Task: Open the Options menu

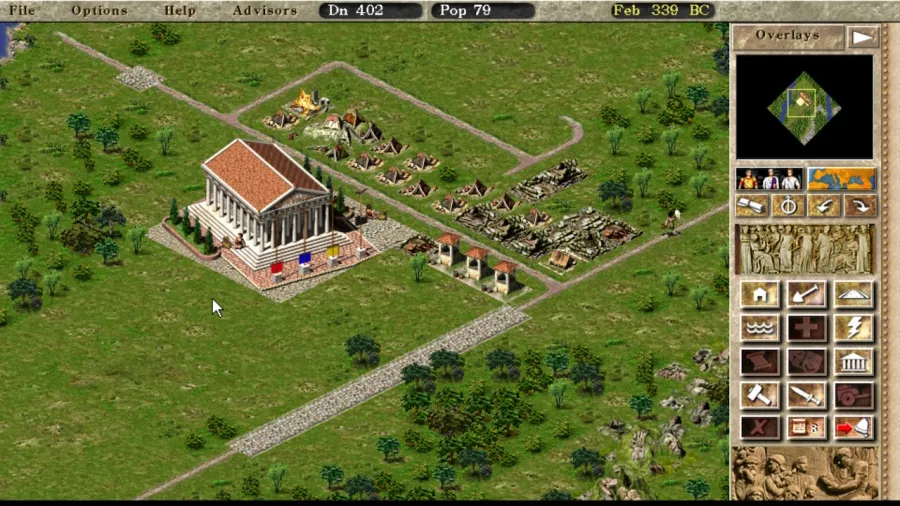Action: click(99, 10)
